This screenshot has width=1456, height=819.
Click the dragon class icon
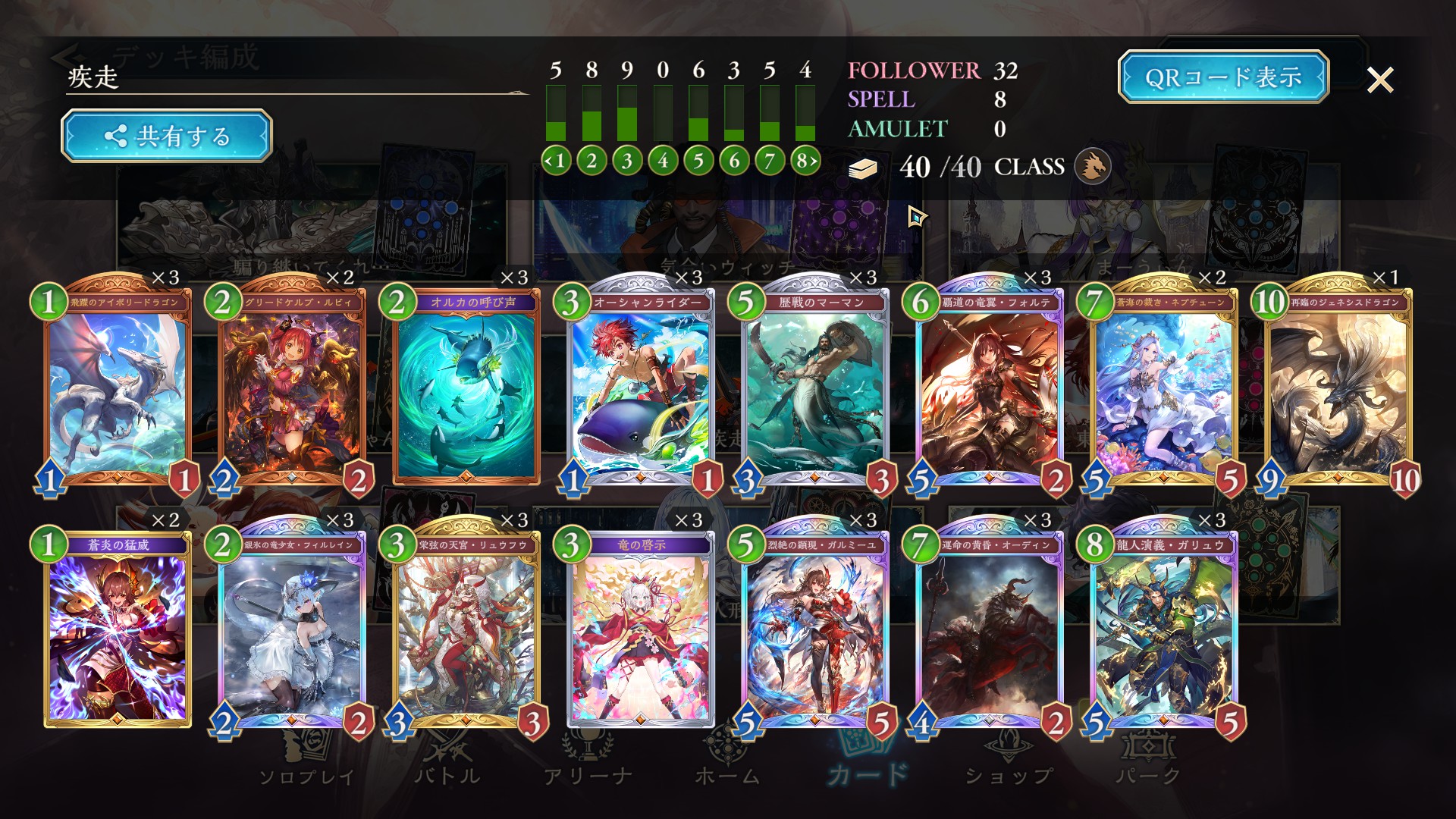(1093, 167)
